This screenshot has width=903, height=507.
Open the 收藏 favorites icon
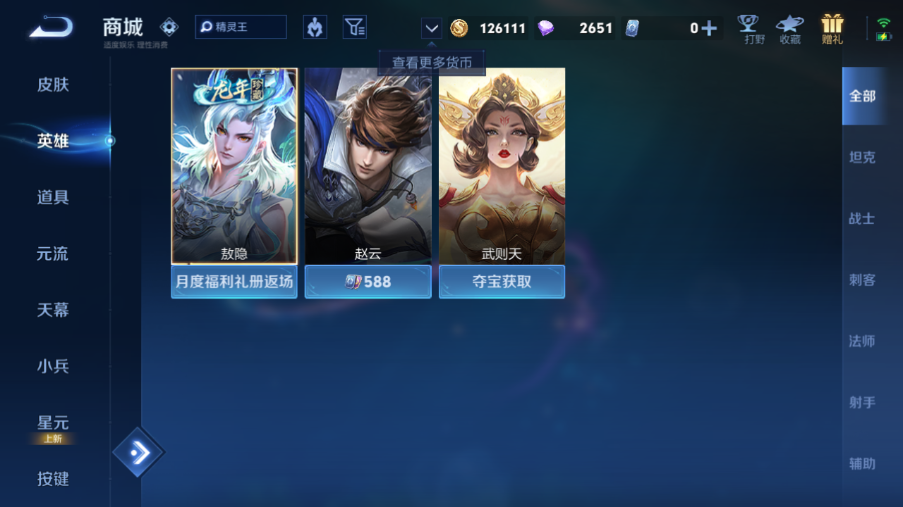(x=790, y=28)
